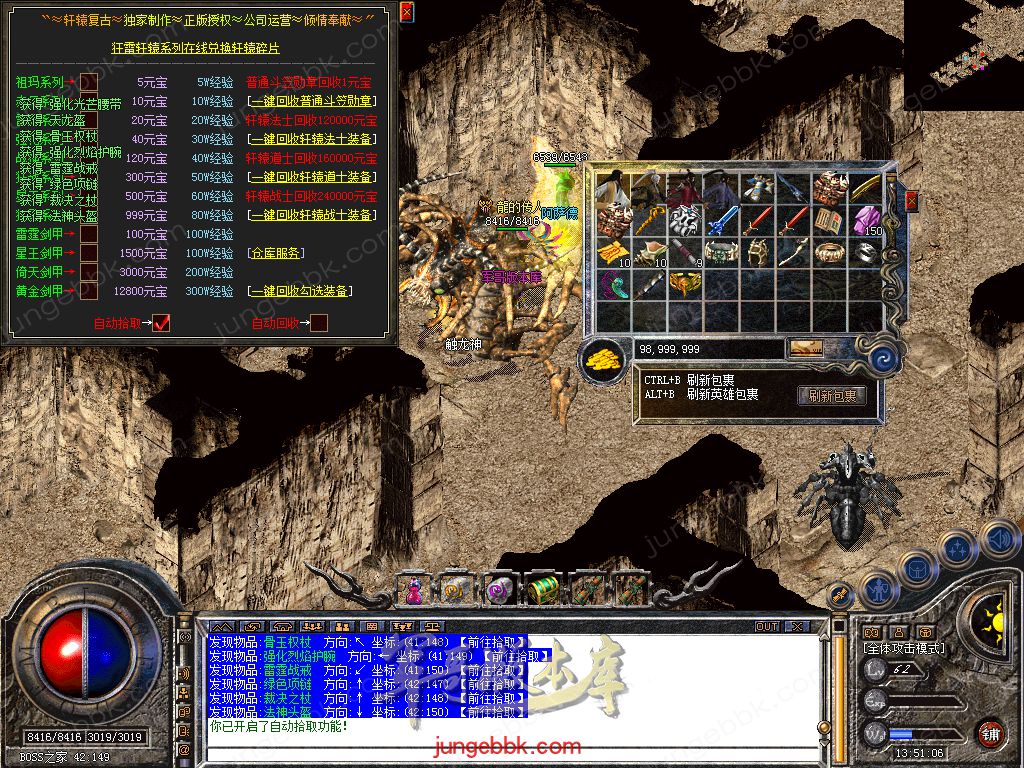The height and width of the screenshot is (768, 1024).
Task: Open the 仓库服务 warehouse service
Action: [x=275, y=253]
